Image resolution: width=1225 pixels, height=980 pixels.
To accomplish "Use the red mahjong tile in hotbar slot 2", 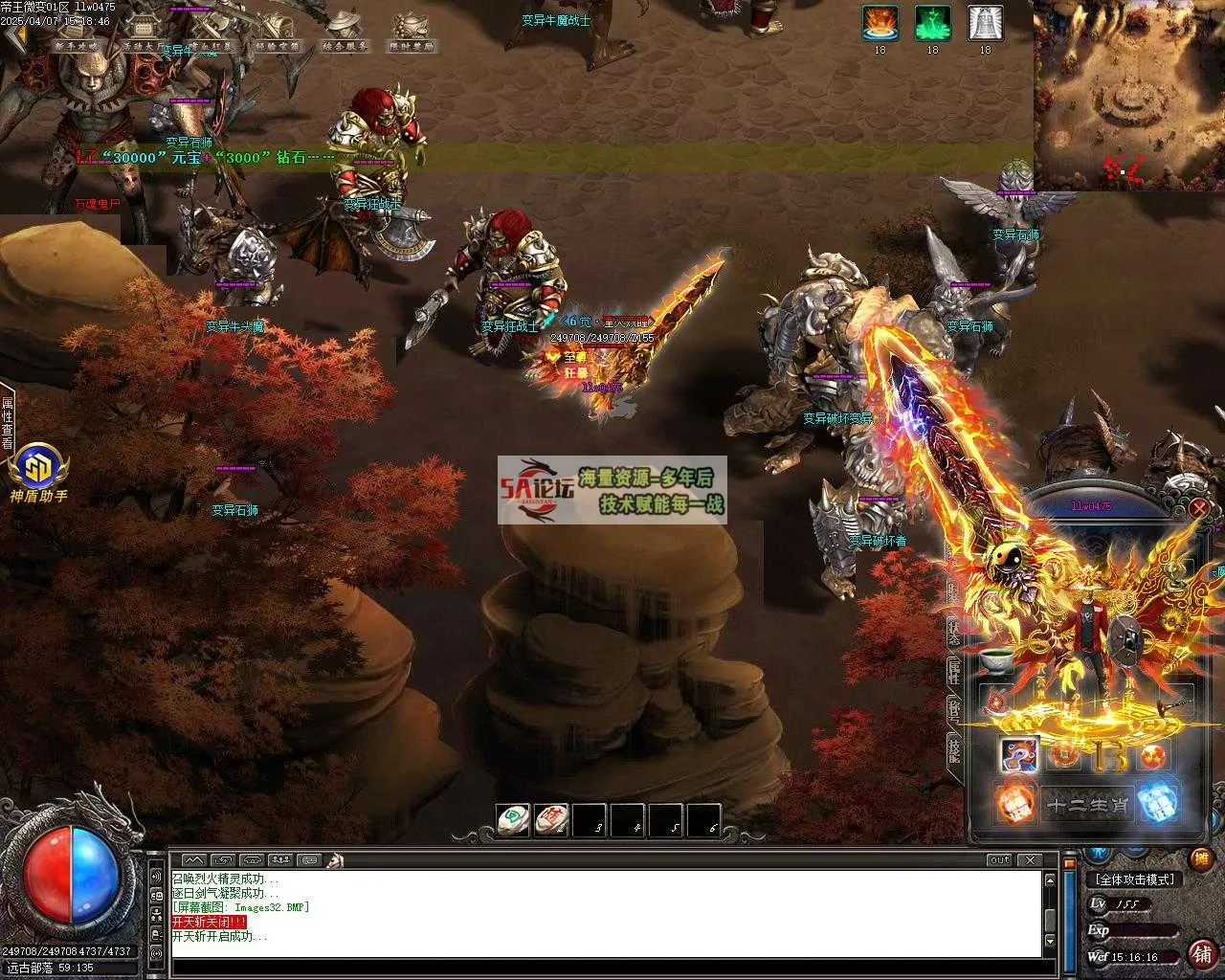I will pos(551,820).
